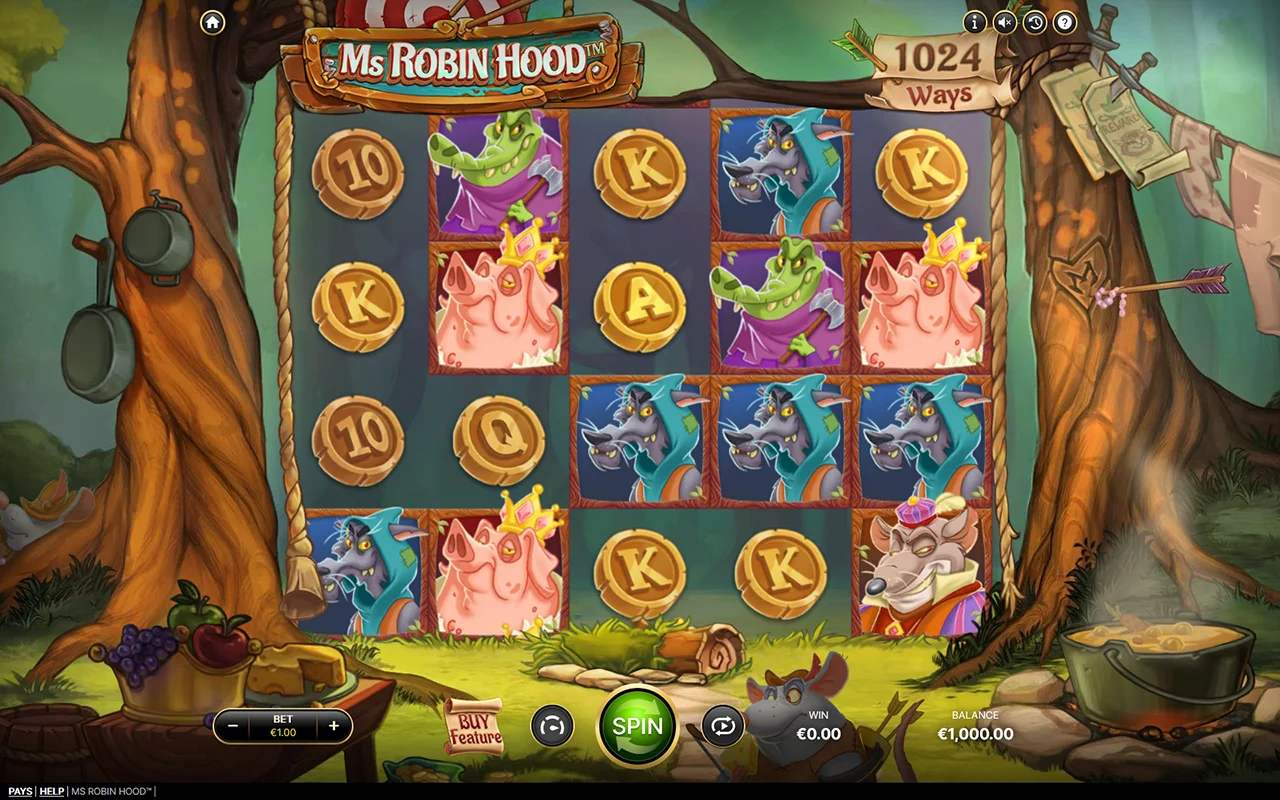The image size is (1280, 800).
Task: Open the Buy Feature scroll
Action: coord(475,727)
